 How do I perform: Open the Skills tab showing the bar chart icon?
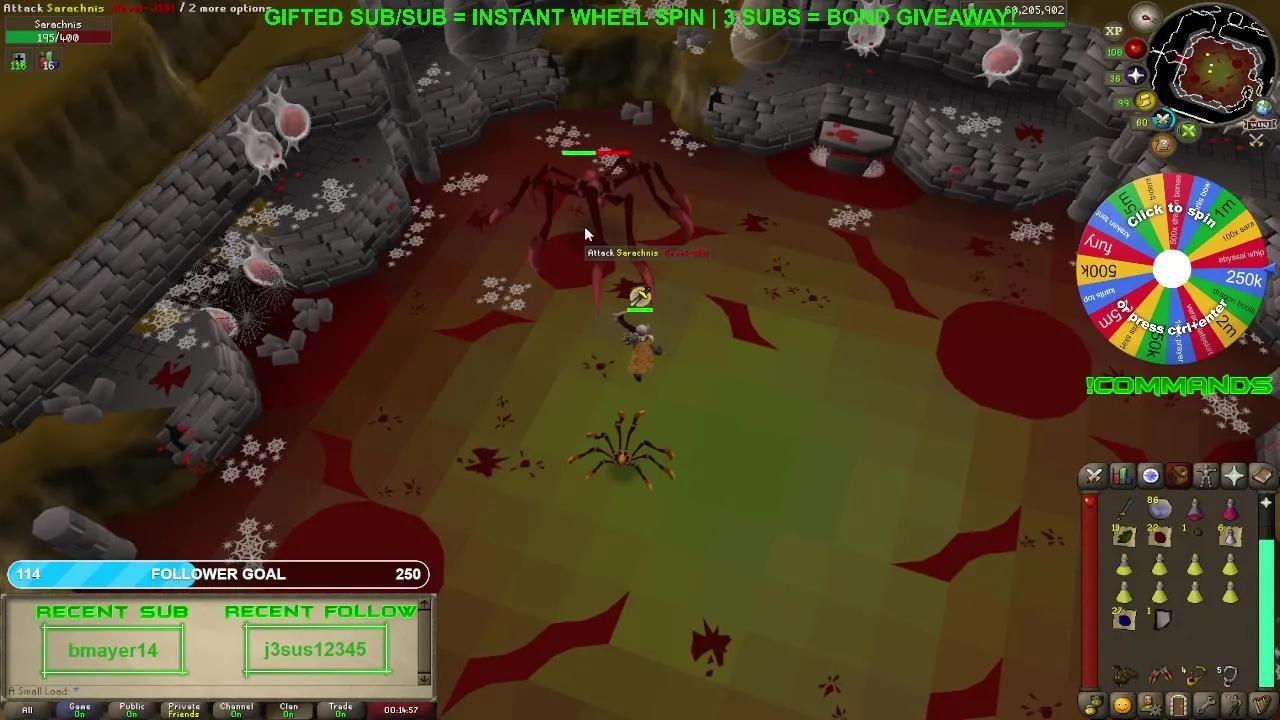click(x=1121, y=475)
